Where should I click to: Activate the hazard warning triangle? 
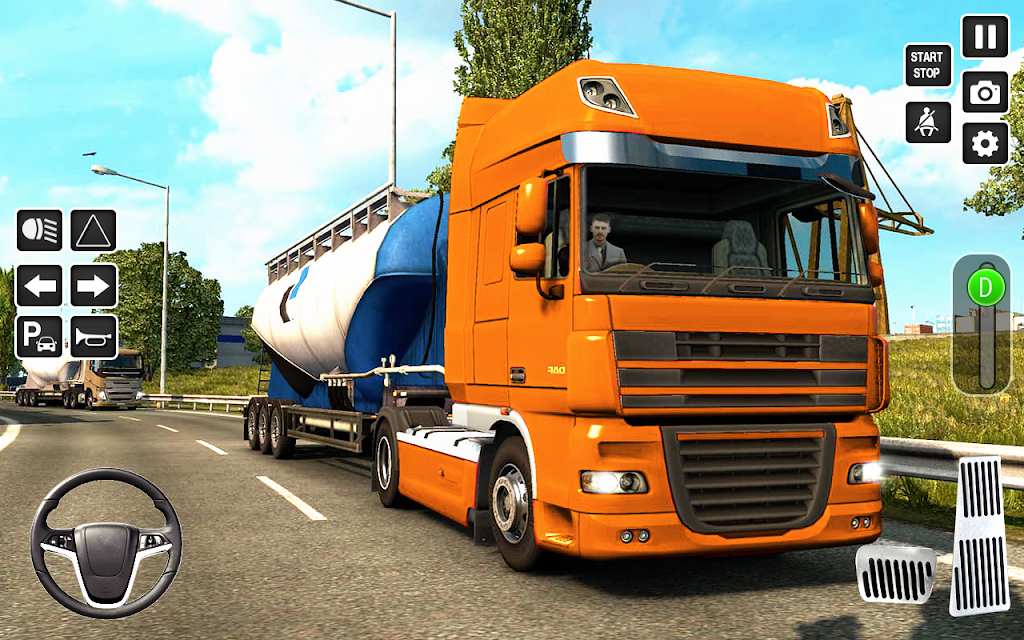(93, 230)
